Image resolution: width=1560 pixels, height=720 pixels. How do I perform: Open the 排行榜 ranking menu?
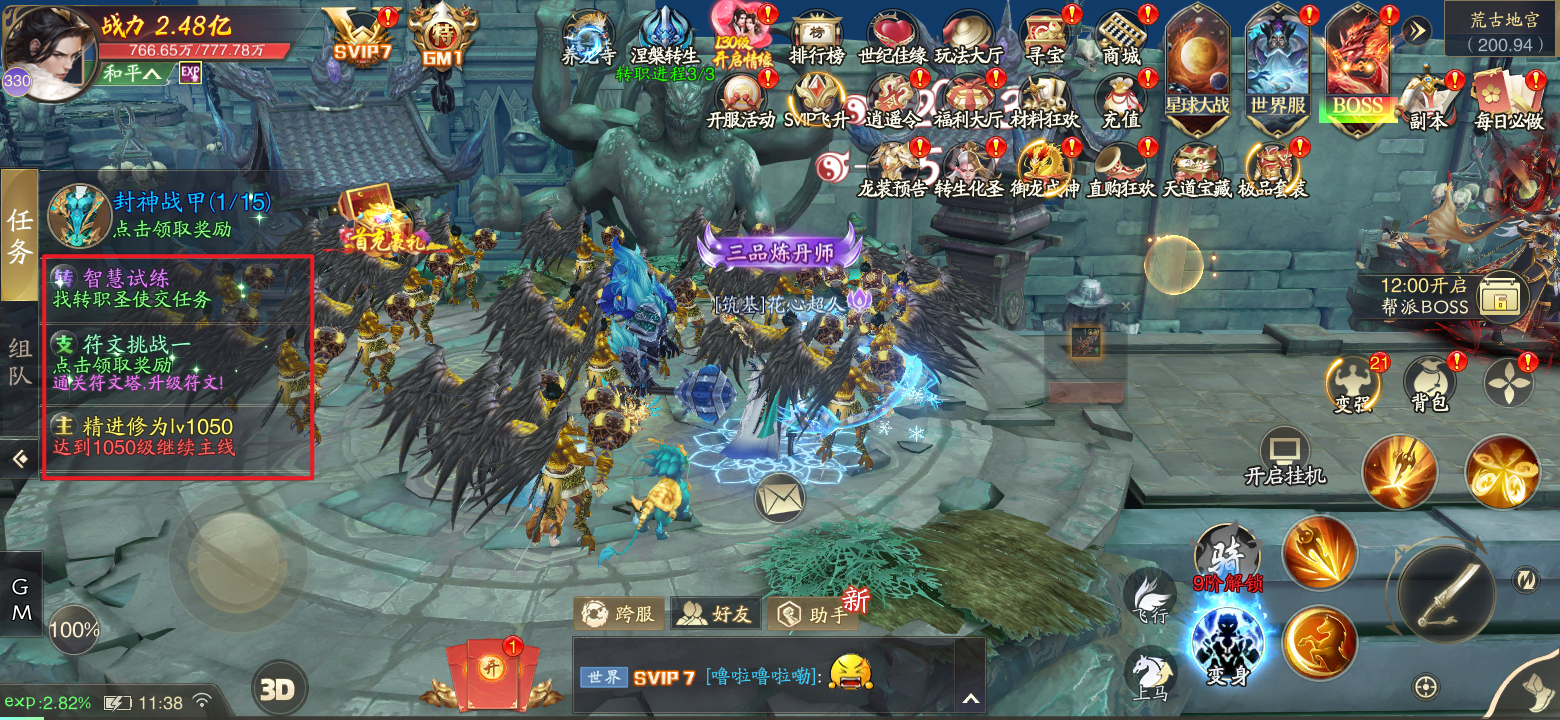(815, 37)
